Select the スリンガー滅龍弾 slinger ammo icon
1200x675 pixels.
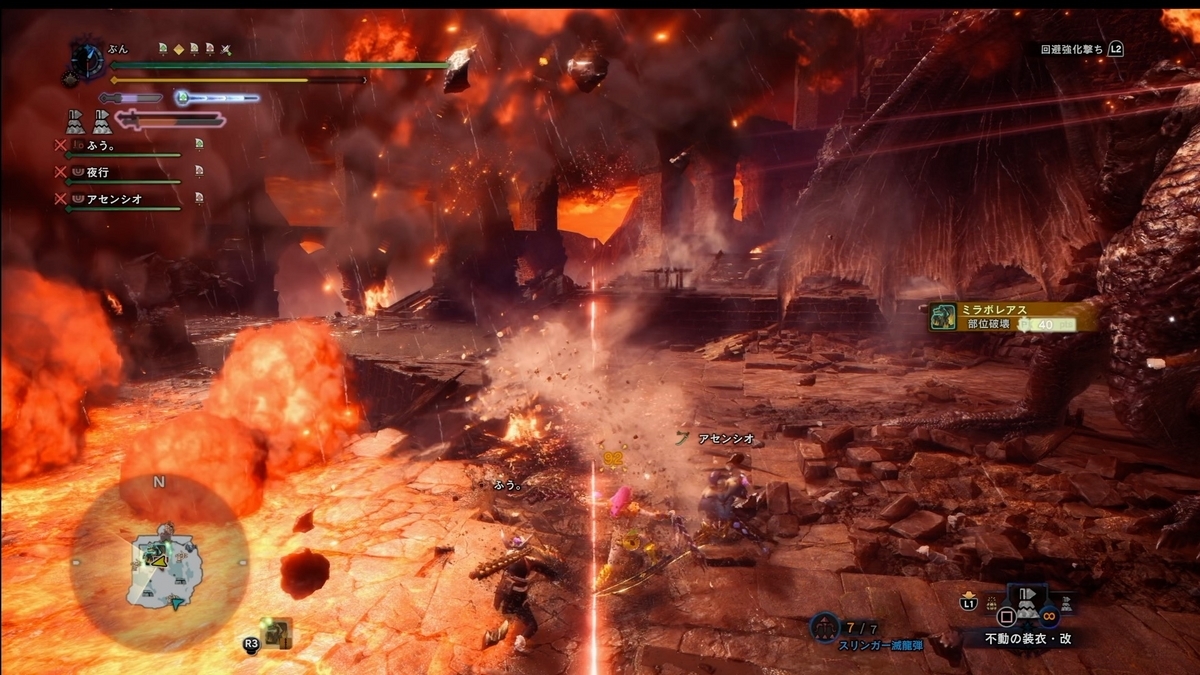[824, 627]
